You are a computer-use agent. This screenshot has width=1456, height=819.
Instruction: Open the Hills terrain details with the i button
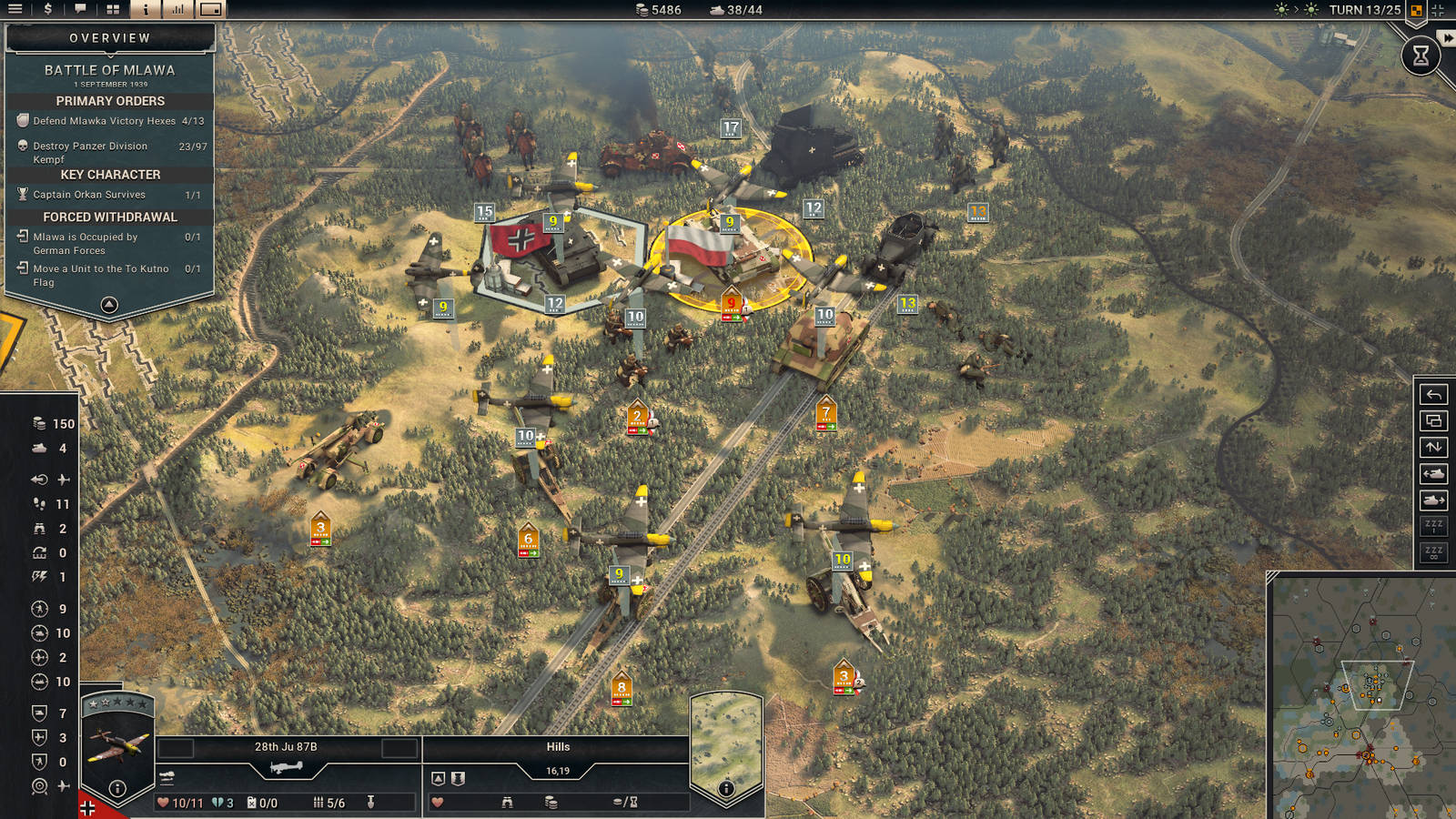pyautogui.click(x=726, y=788)
